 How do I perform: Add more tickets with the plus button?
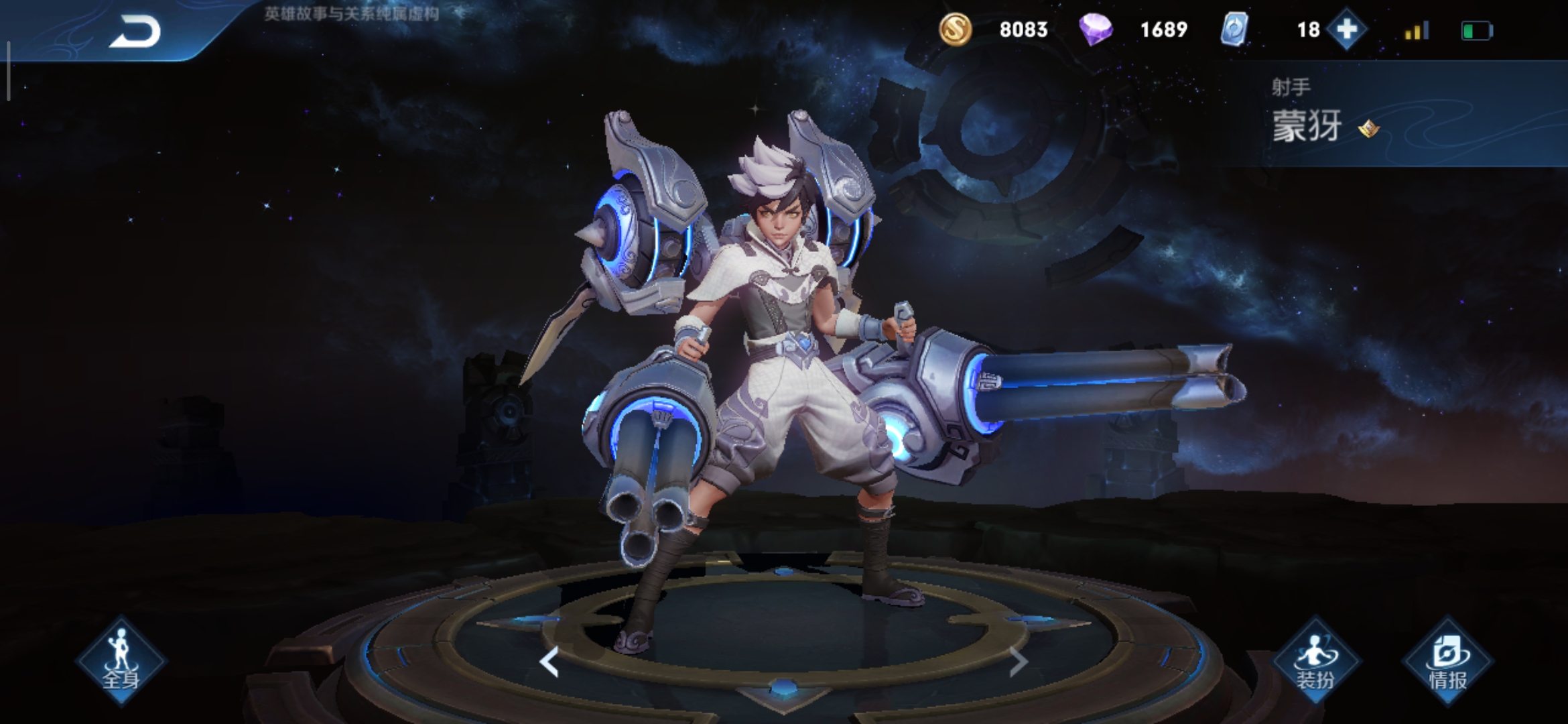[x=1347, y=29]
